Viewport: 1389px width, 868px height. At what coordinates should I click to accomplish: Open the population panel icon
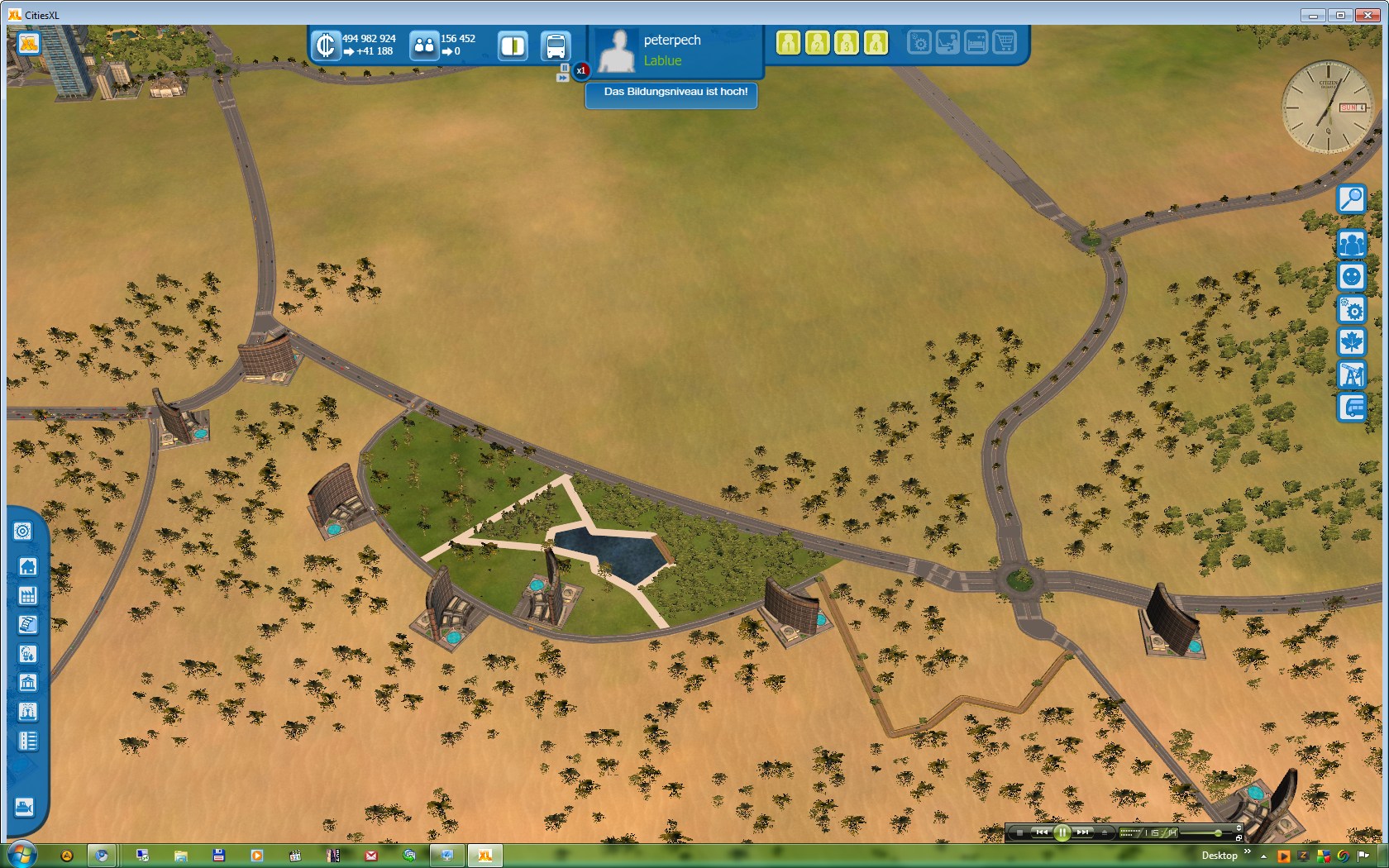point(424,45)
